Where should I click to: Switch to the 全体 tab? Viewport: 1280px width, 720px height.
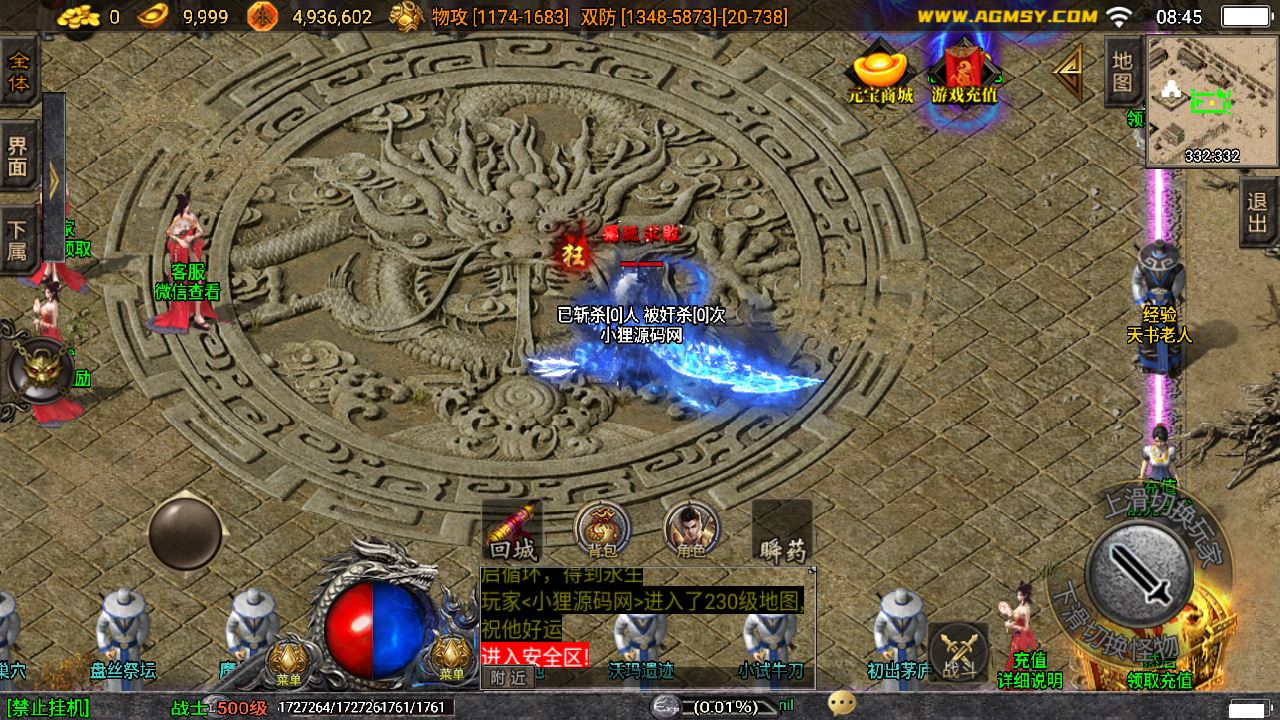click(x=19, y=72)
